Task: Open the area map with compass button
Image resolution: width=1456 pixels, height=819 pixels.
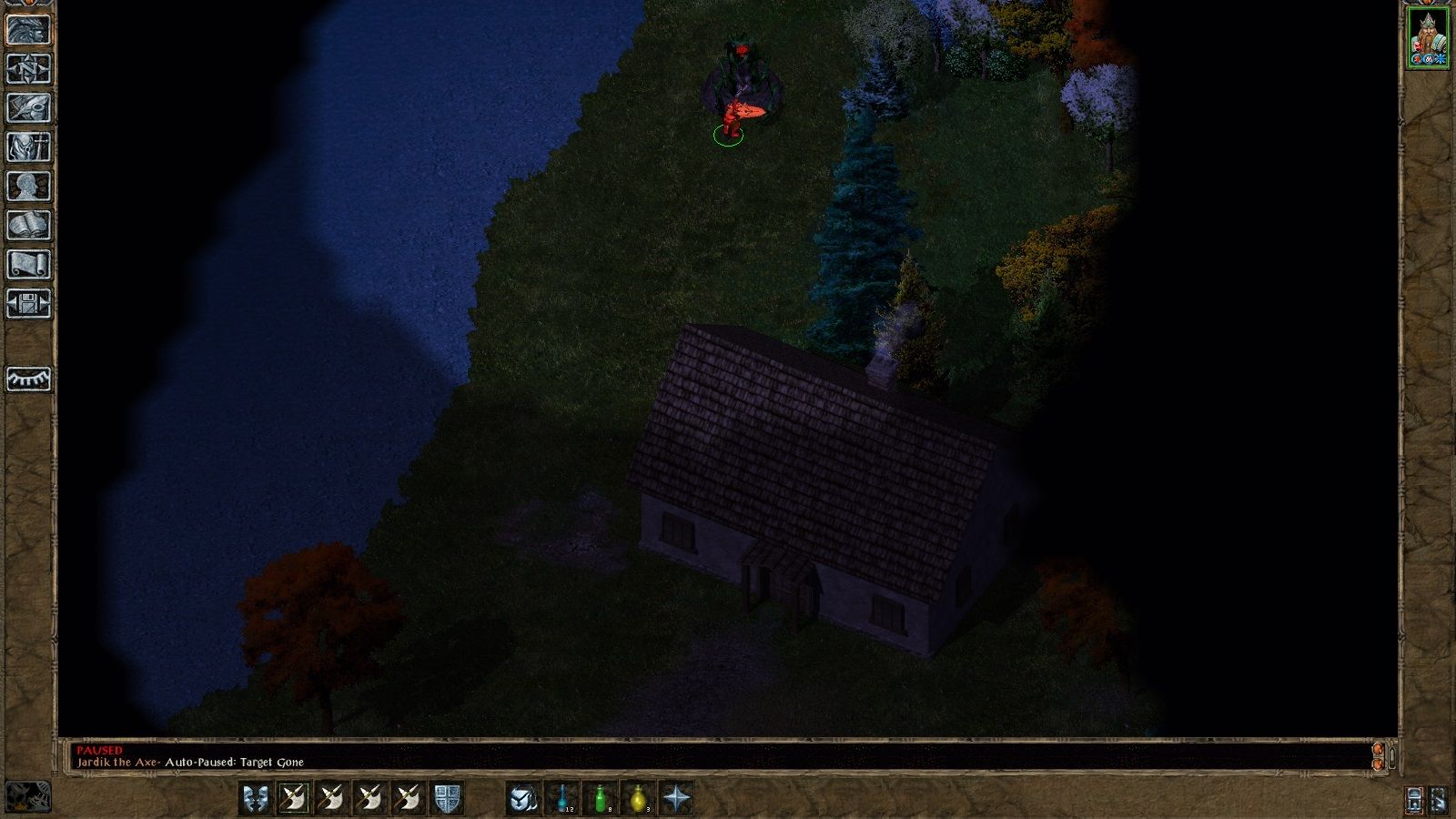Action: pos(28,69)
